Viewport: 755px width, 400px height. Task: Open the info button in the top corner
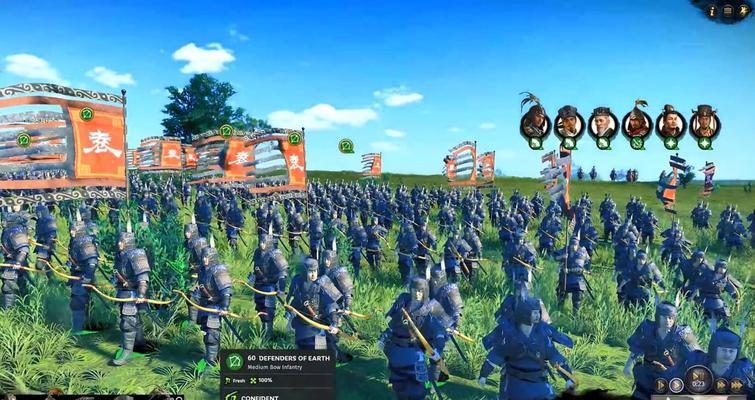pyautogui.click(x=713, y=11)
